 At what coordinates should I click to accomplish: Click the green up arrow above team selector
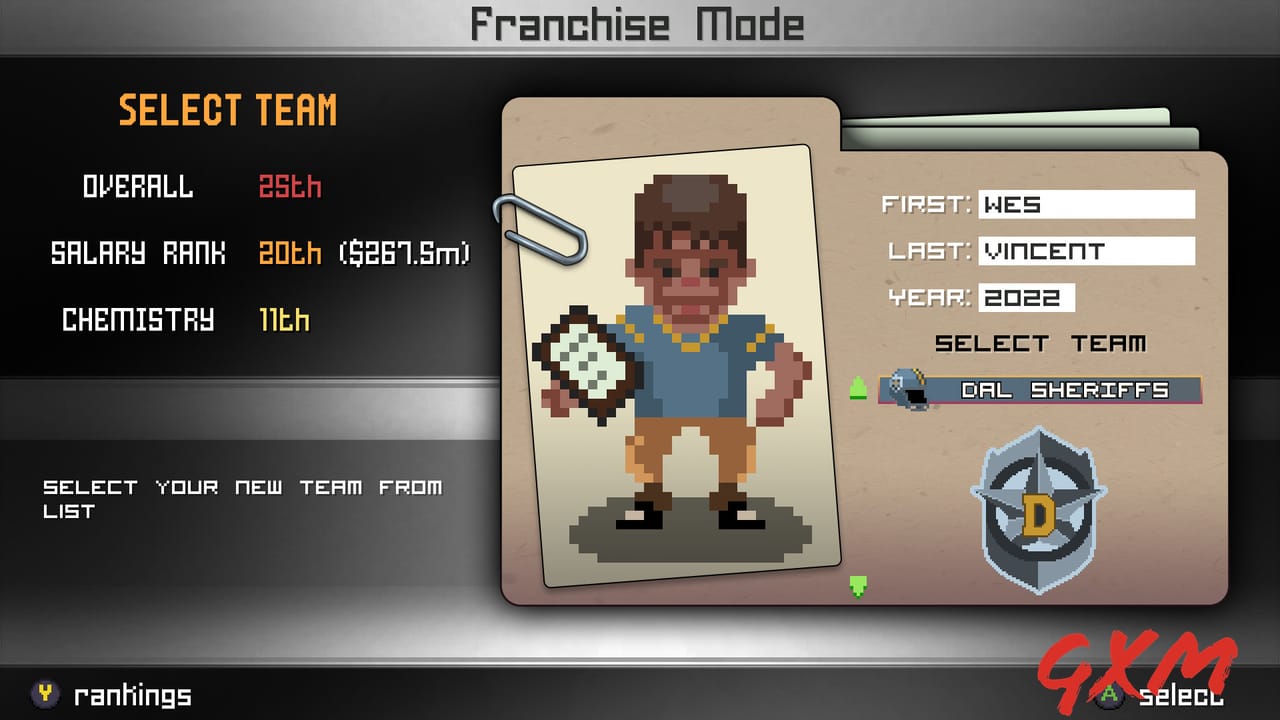858,385
